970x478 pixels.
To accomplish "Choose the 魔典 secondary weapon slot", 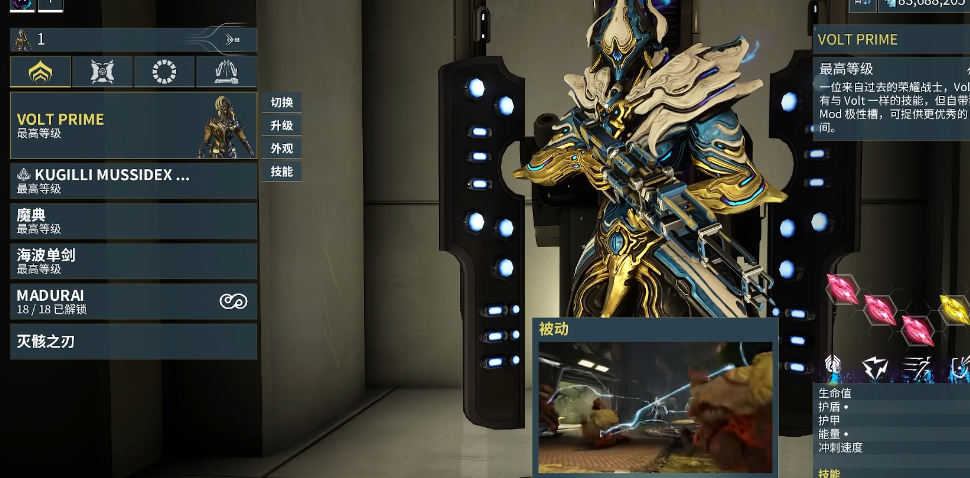I will pyautogui.click(x=133, y=221).
